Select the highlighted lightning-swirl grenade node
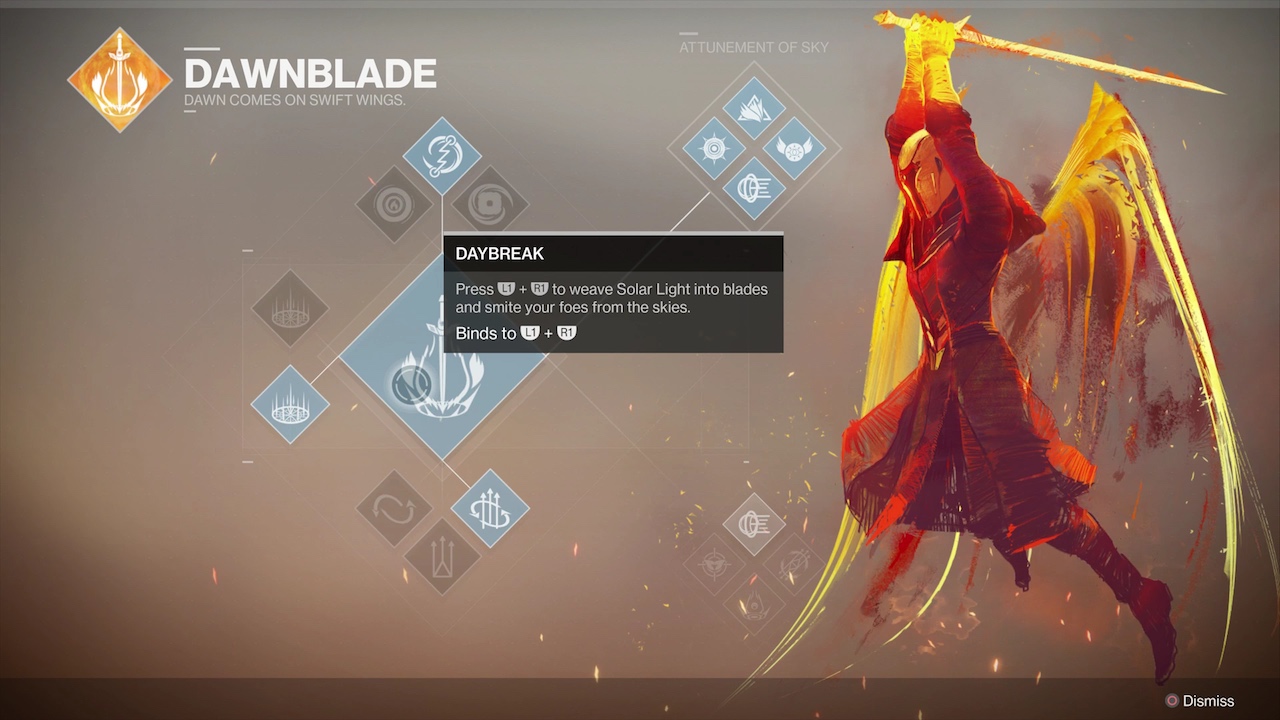The width and height of the screenshot is (1280, 720). point(442,156)
